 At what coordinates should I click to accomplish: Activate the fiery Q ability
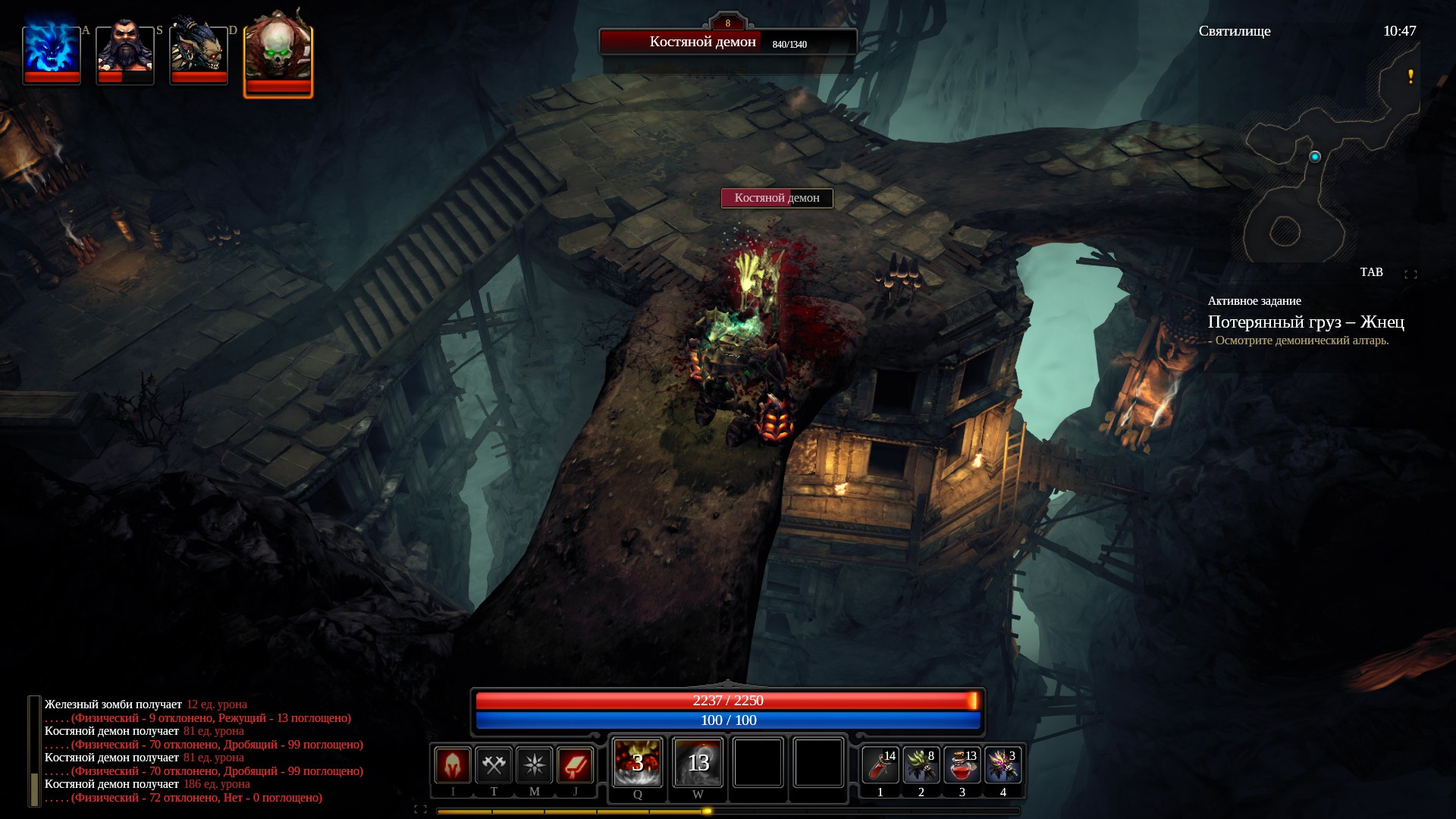tap(638, 762)
